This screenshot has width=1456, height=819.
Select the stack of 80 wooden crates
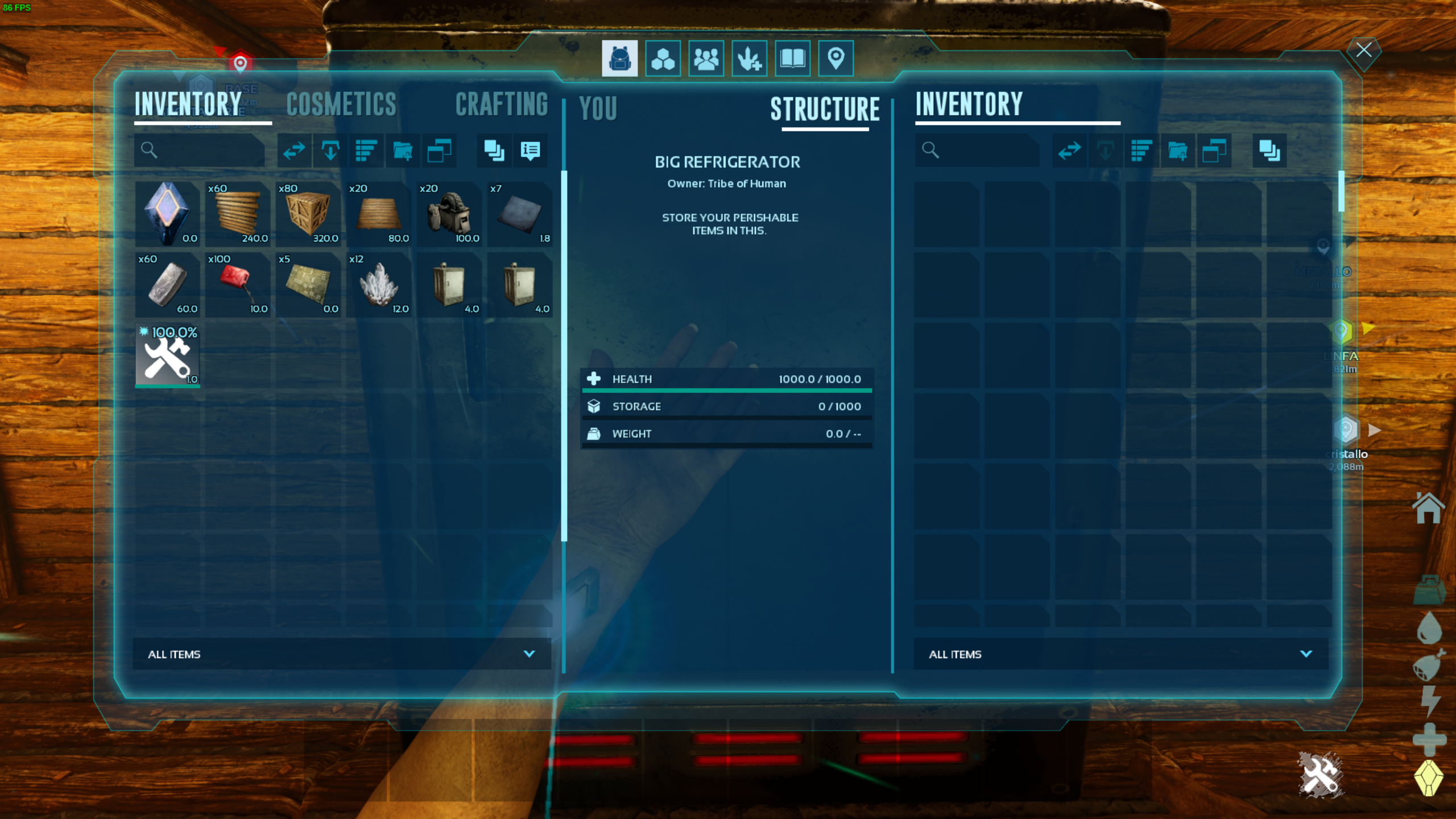(308, 214)
